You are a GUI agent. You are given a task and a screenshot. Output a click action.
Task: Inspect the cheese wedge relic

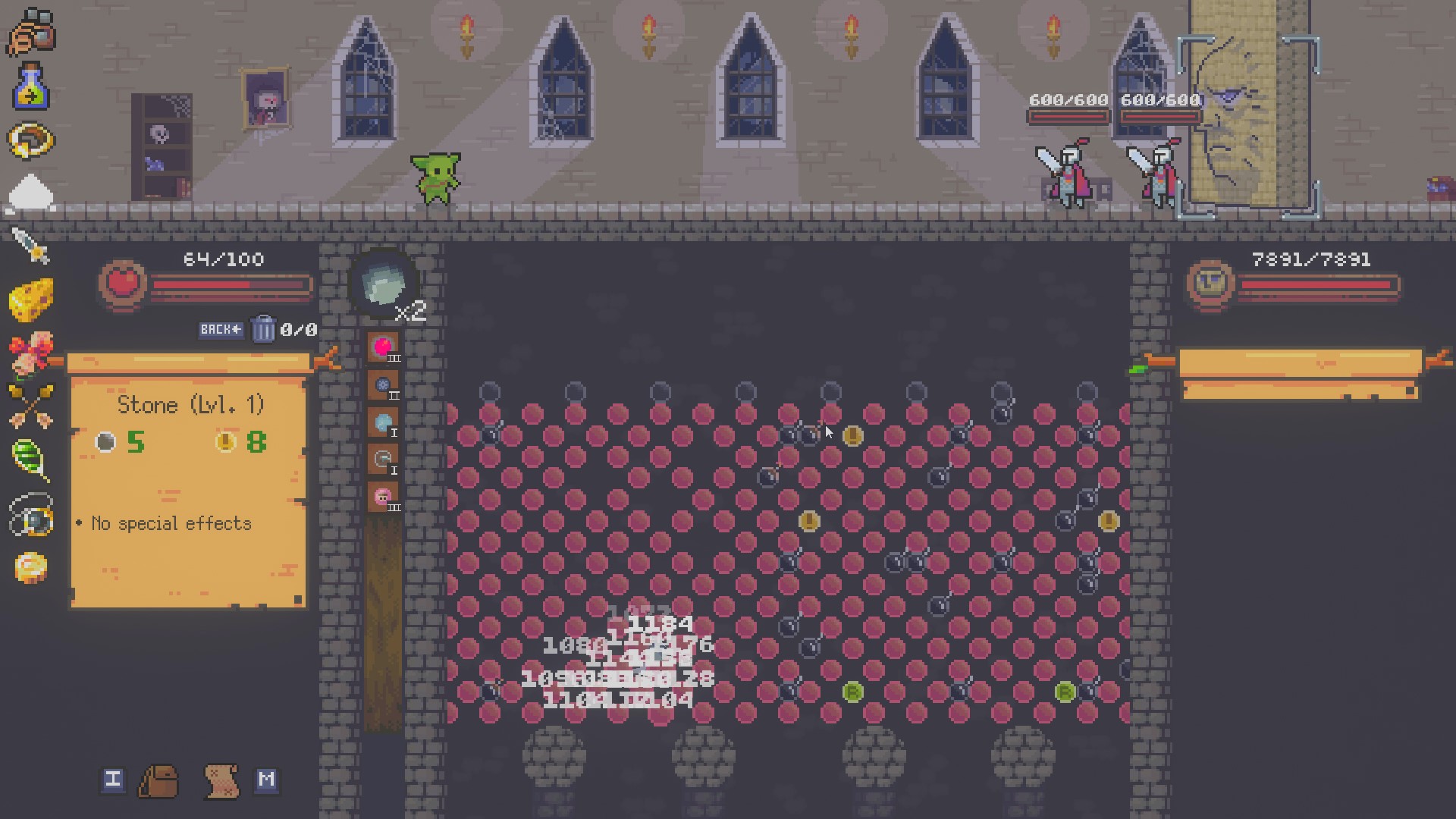pyautogui.click(x=31, y=300)
